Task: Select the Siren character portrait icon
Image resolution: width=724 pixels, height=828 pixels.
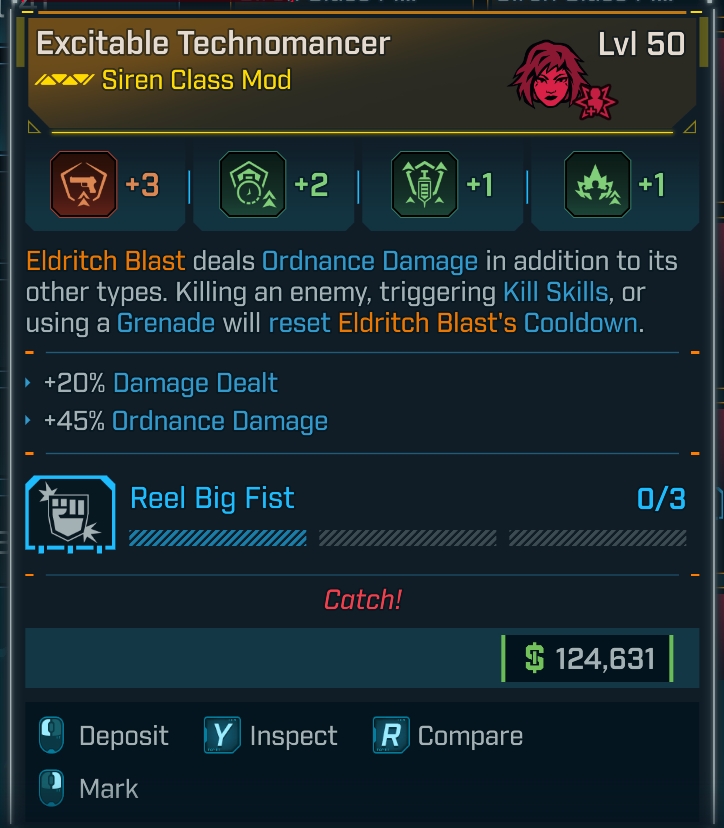Action: (x=551, y=78)
